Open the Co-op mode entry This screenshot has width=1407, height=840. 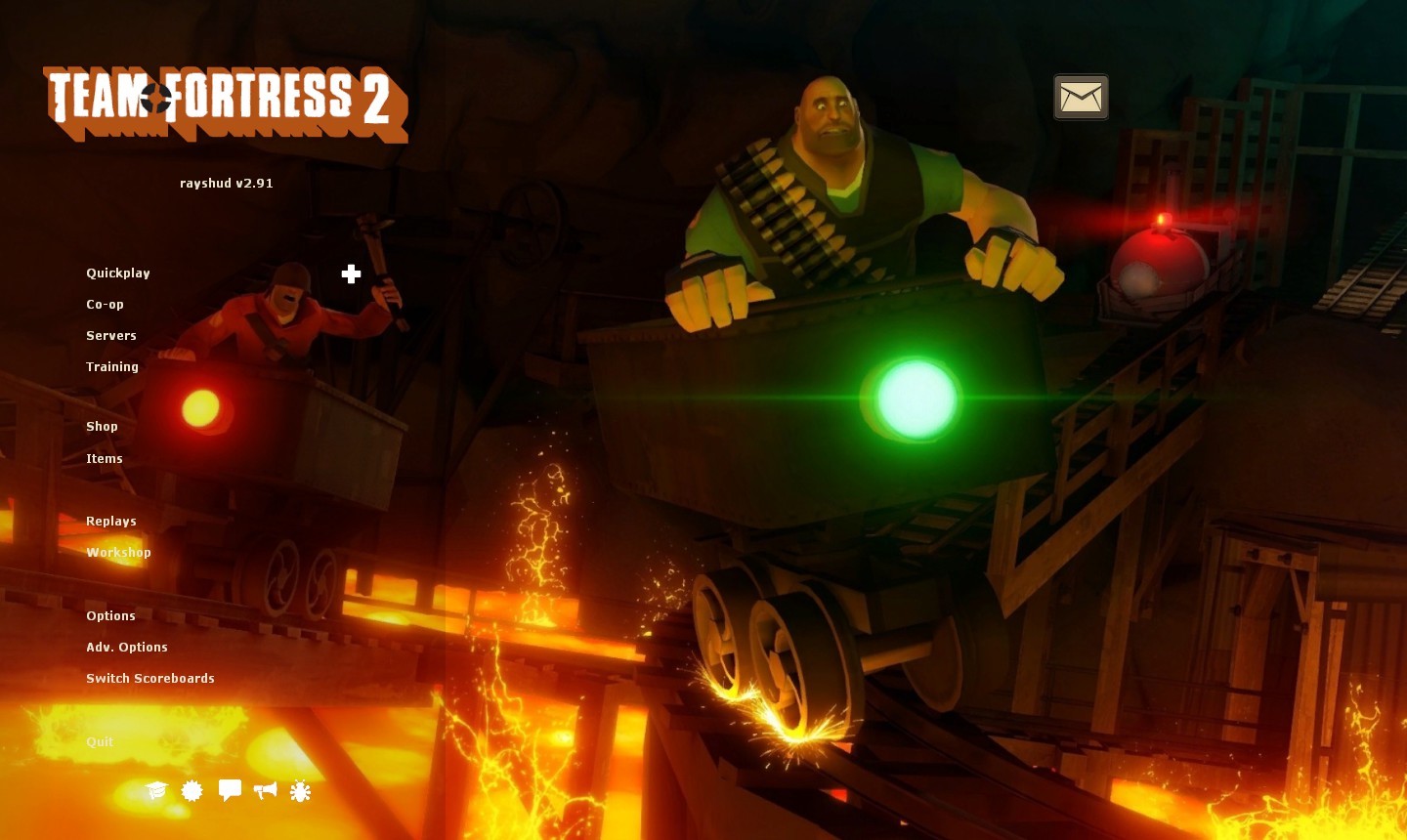point(105,305)
